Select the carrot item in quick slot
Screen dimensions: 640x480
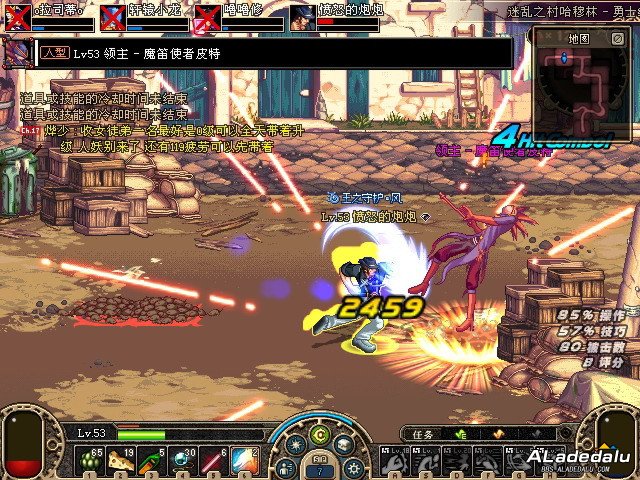(151, 460)
